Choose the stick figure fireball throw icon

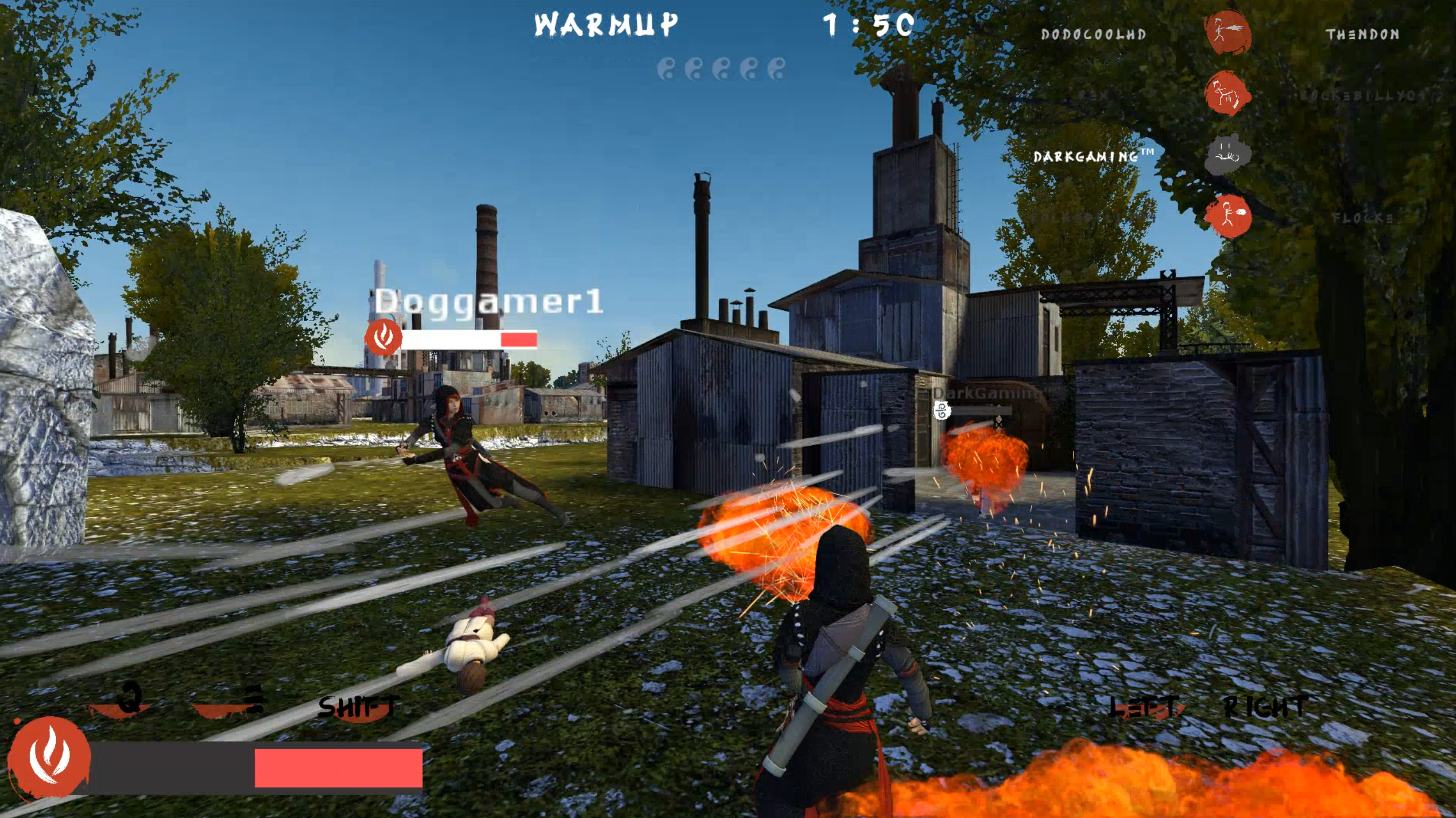[1228, 215]
